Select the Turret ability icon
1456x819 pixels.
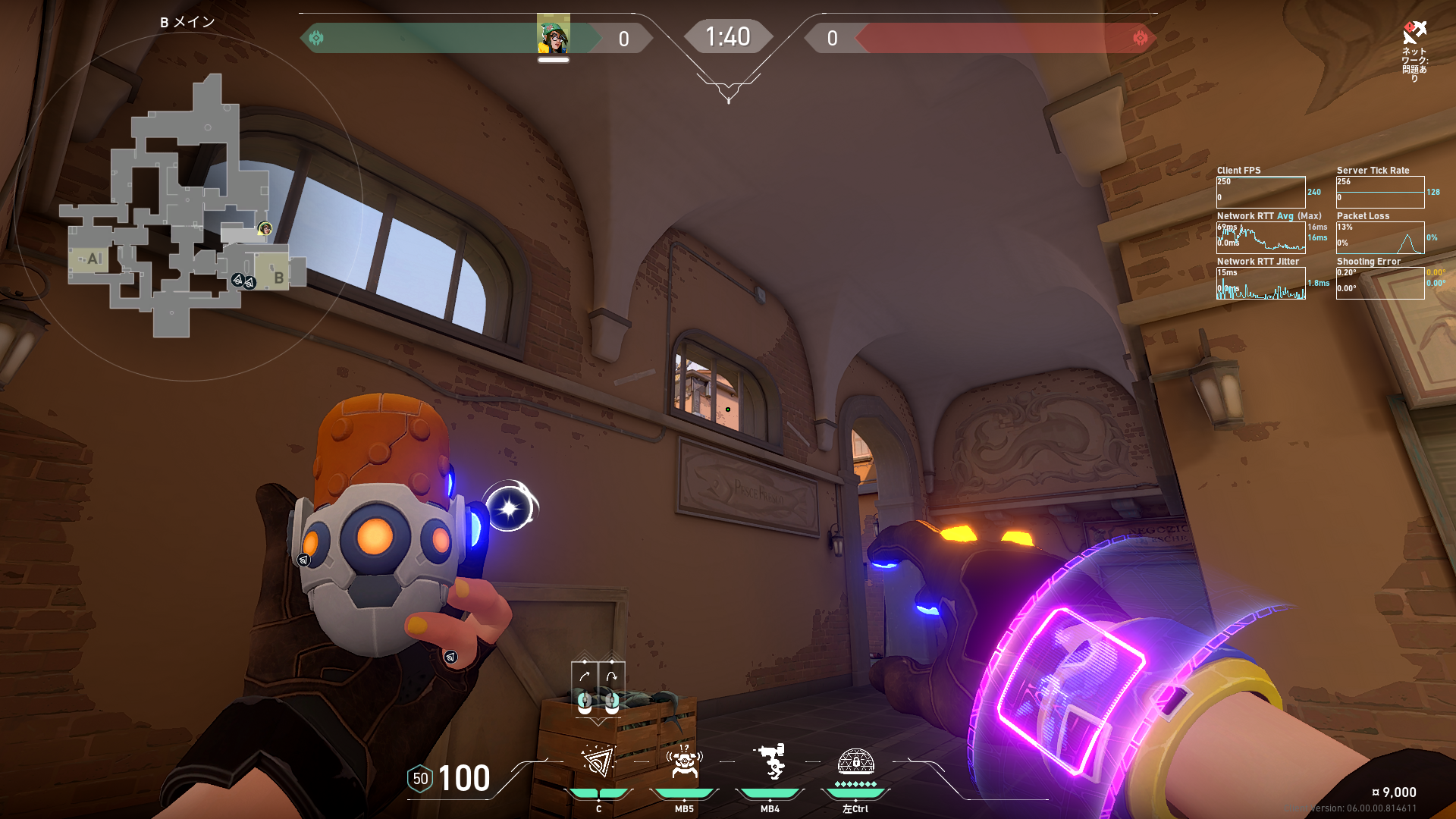coord(770,761)
